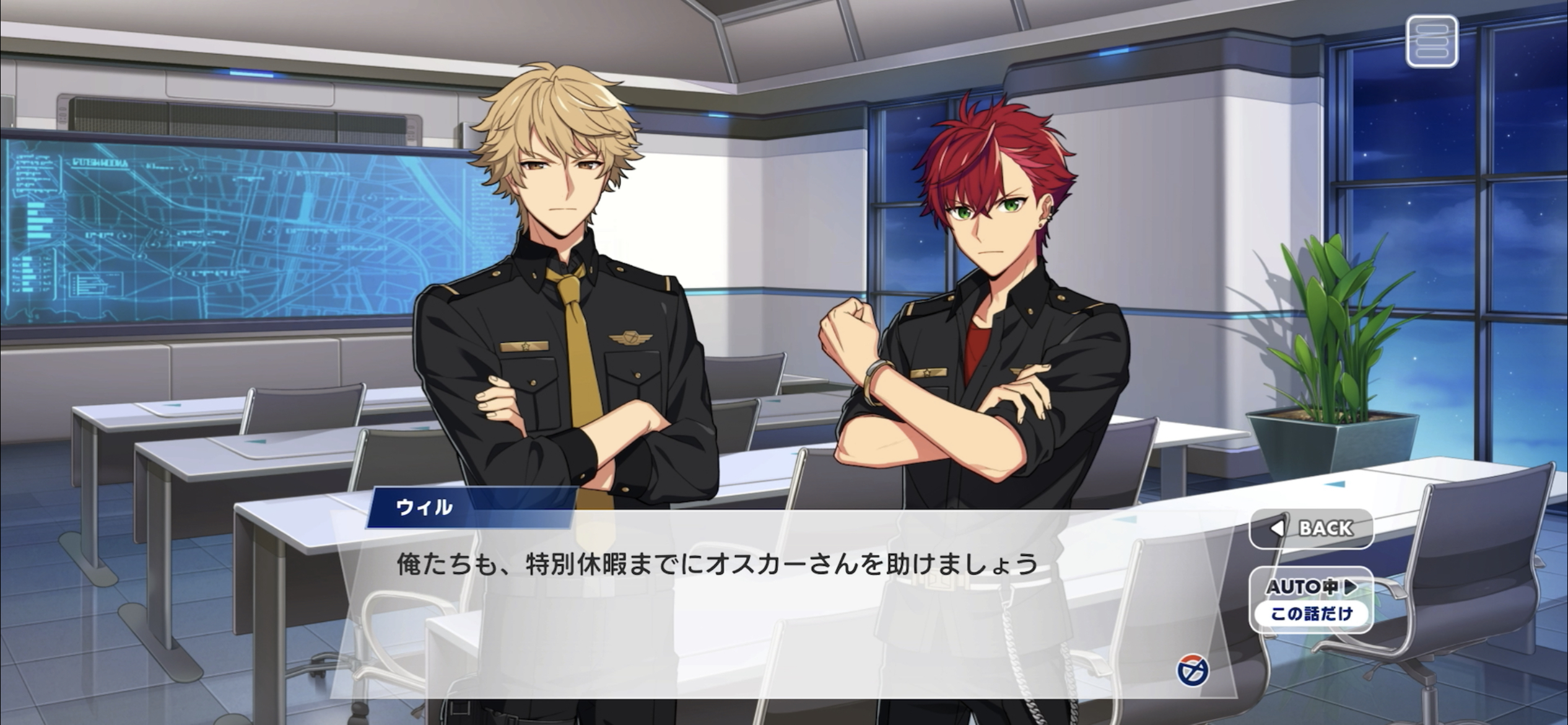1568x725 pixels.
Task: Open the hamburger menu icon
Action: tap(1432, 42)
